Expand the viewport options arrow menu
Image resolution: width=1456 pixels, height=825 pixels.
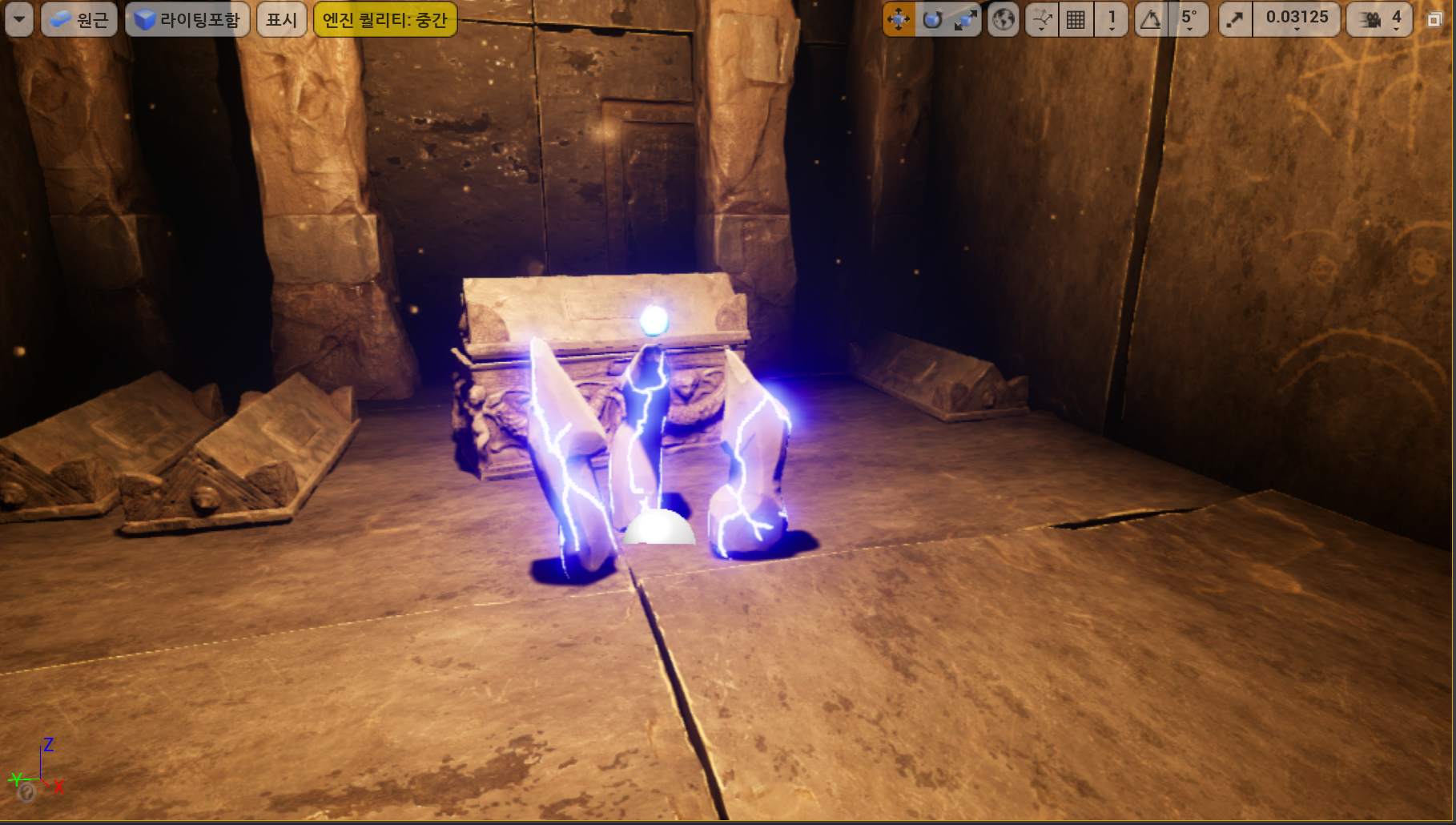(x=18, y=18)
